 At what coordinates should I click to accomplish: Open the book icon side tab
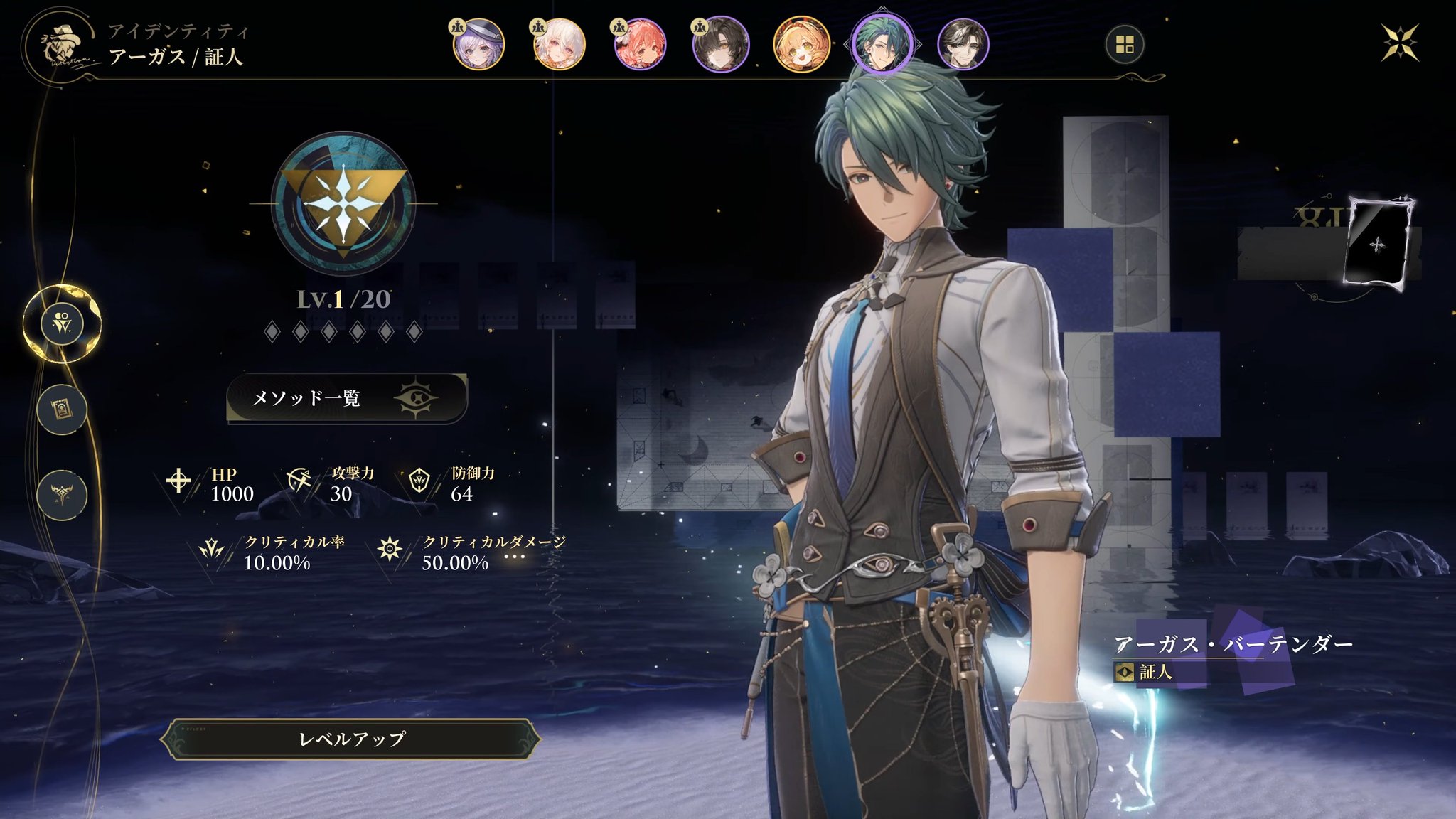click(63, 409)
